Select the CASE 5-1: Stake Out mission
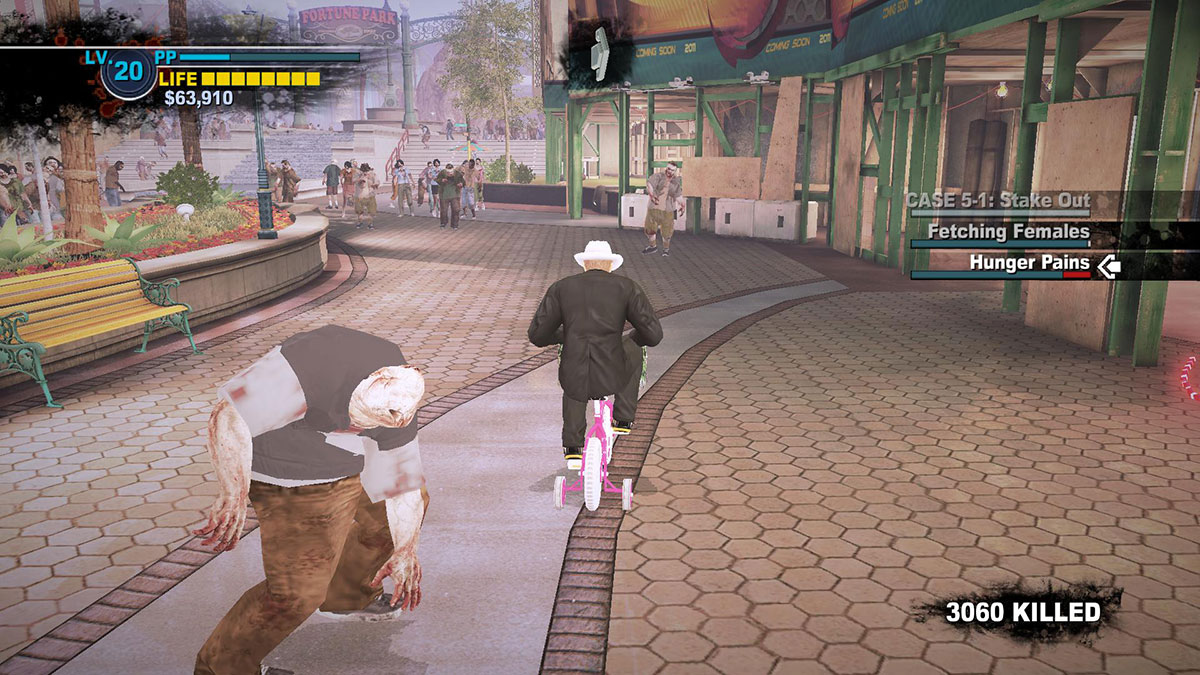The image size is (1200, 675). coord(997,200)
